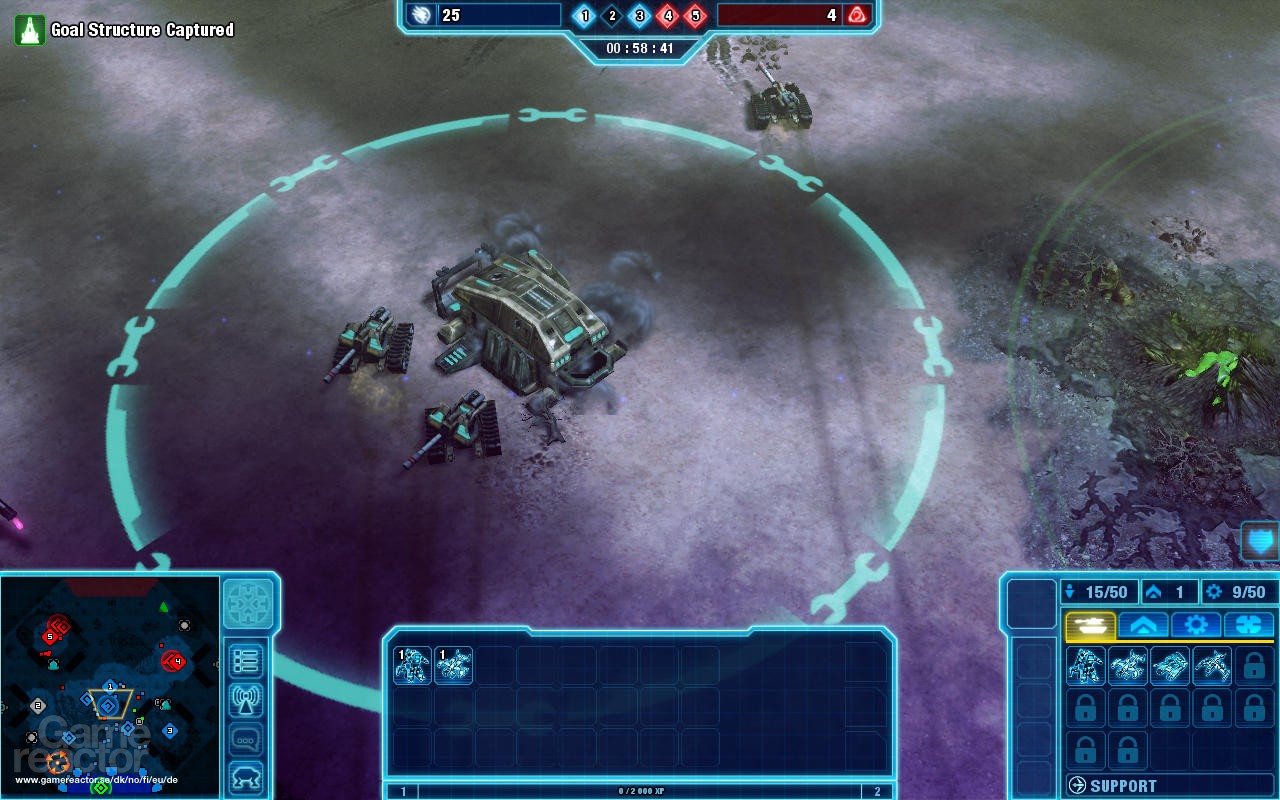
Task: Queue the jet fighter unit build icon
Action: pos(1211,665)
